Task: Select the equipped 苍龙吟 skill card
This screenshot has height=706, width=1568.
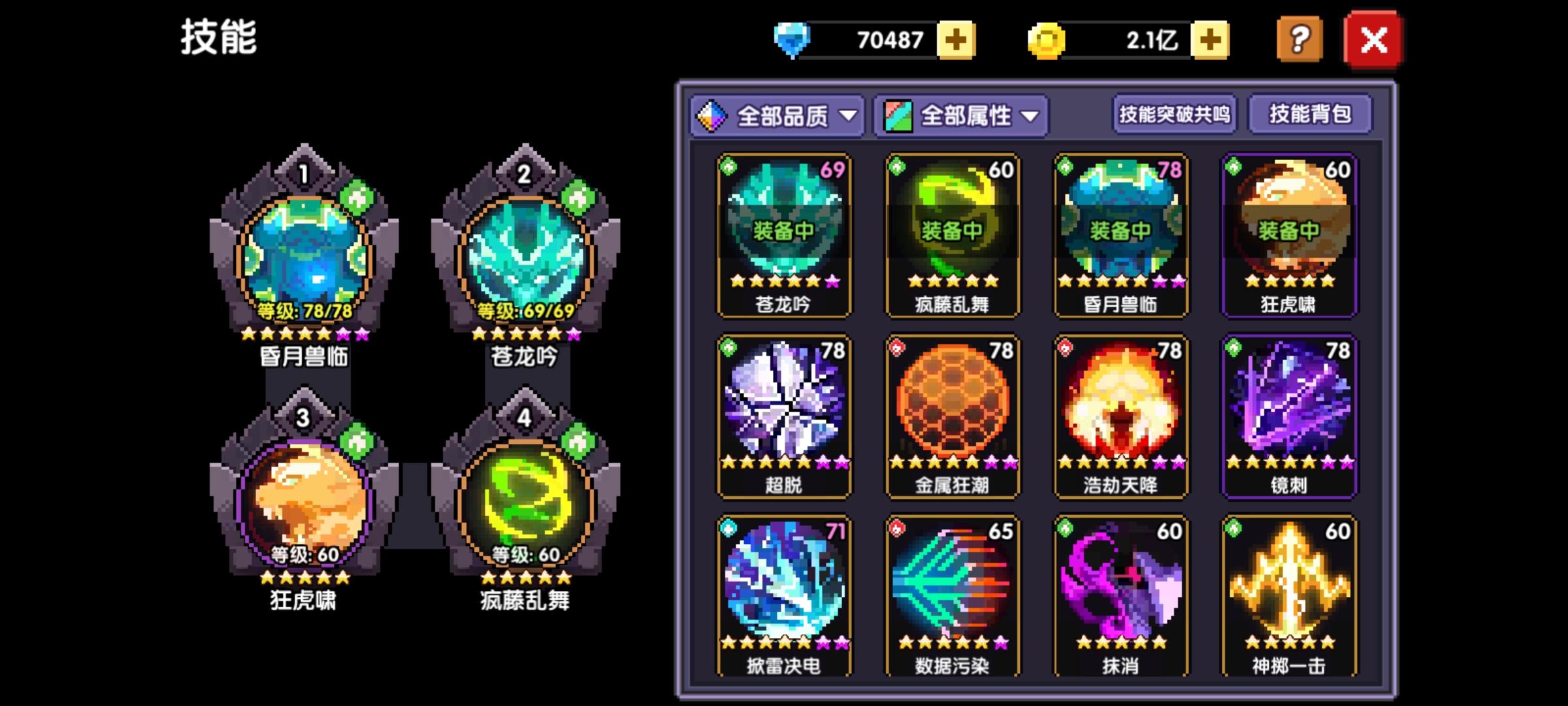Action: pos(784,235)
